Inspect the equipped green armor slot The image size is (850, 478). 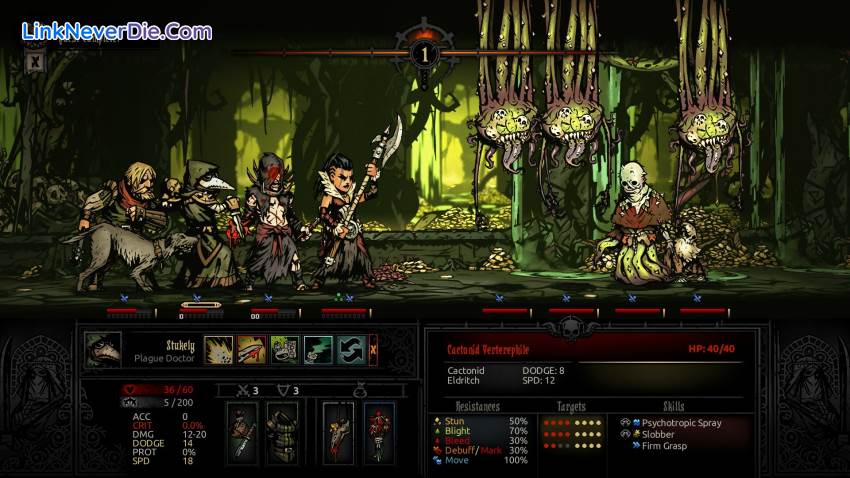(x=281, y=432)
